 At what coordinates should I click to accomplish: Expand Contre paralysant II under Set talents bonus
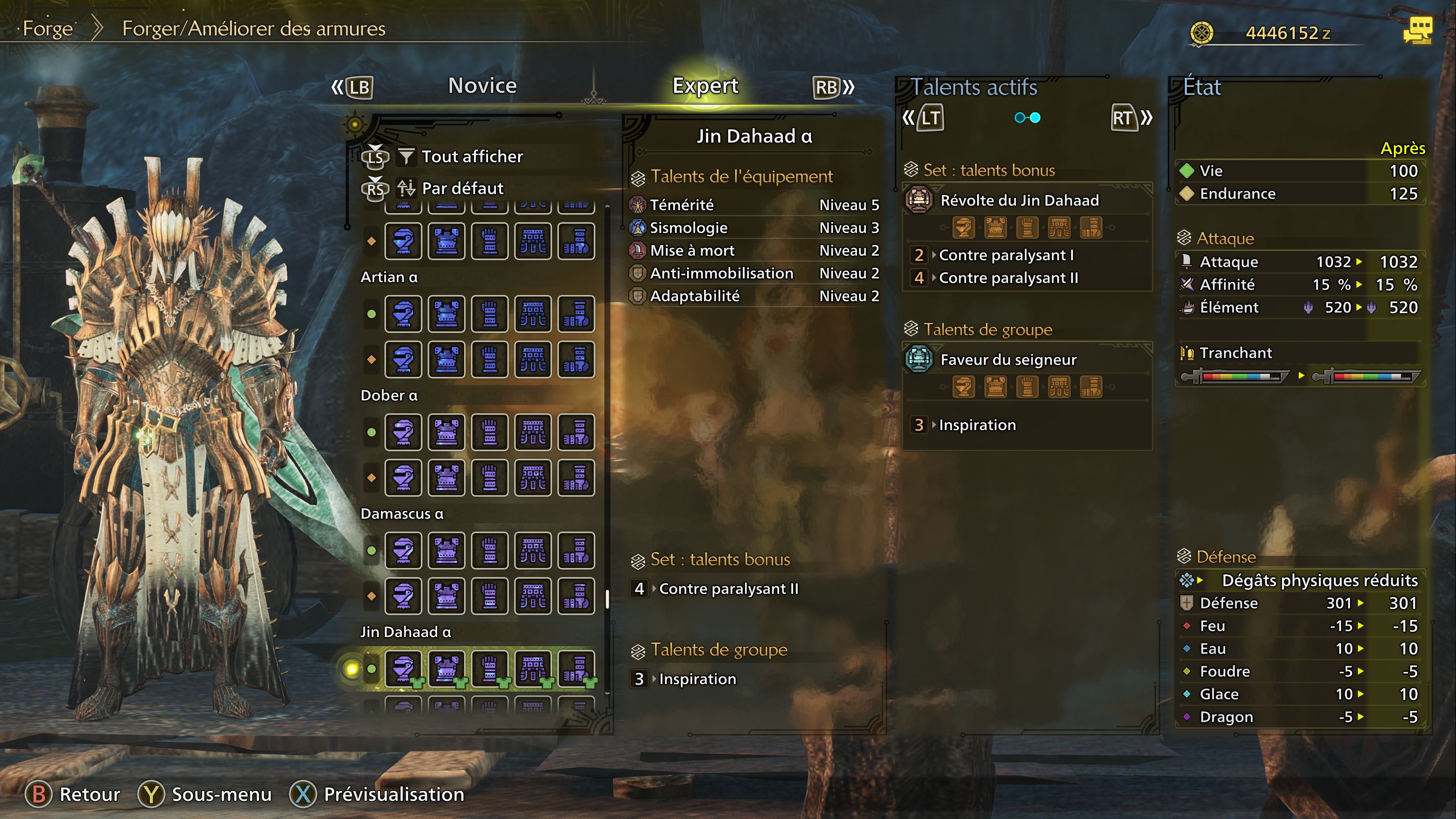(x=728, y=588)
